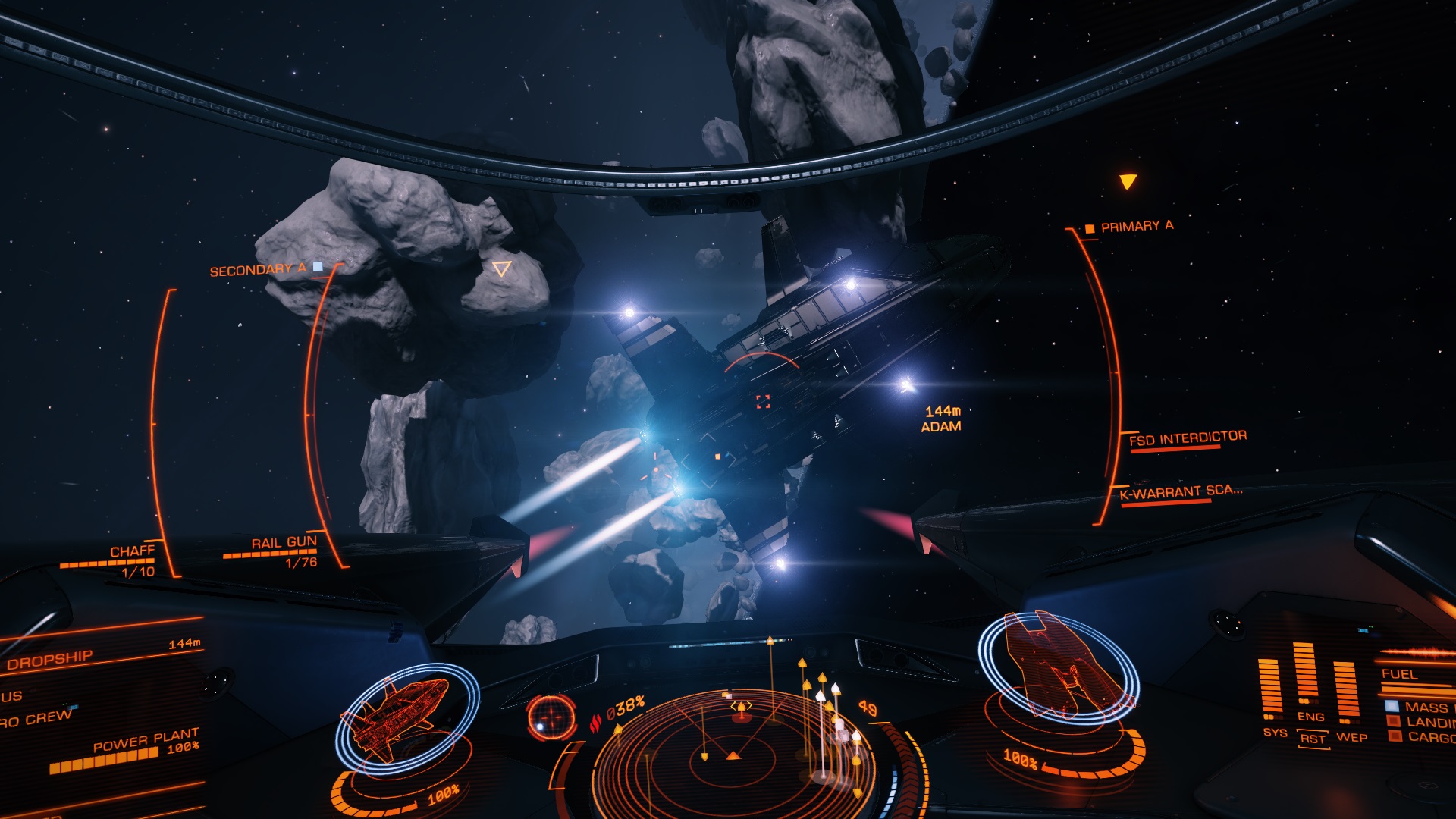The height and width of the screenshot is (819, 1456).
Task: Click the Primary A fire group label
Action: [x=1136, y=226]
